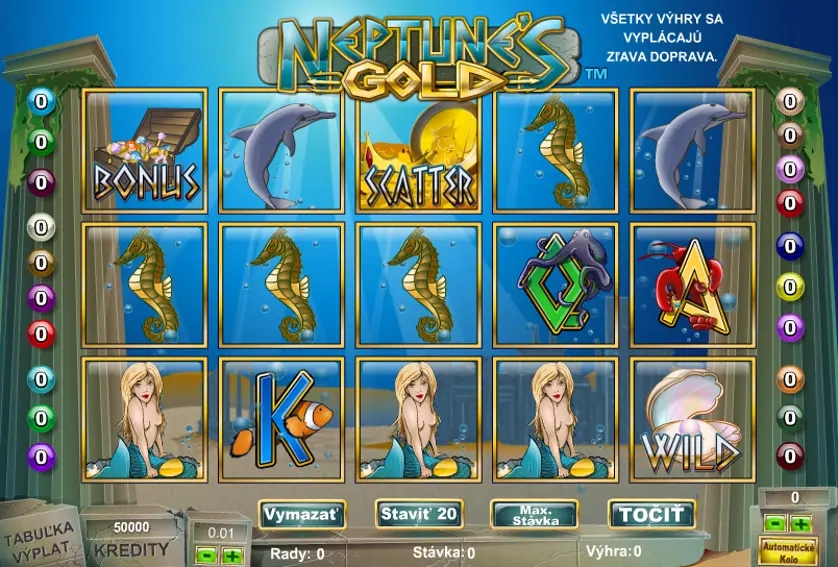
Task: Decrease the 0.01 coin value with minus
Action: click(x=205, y=554)
